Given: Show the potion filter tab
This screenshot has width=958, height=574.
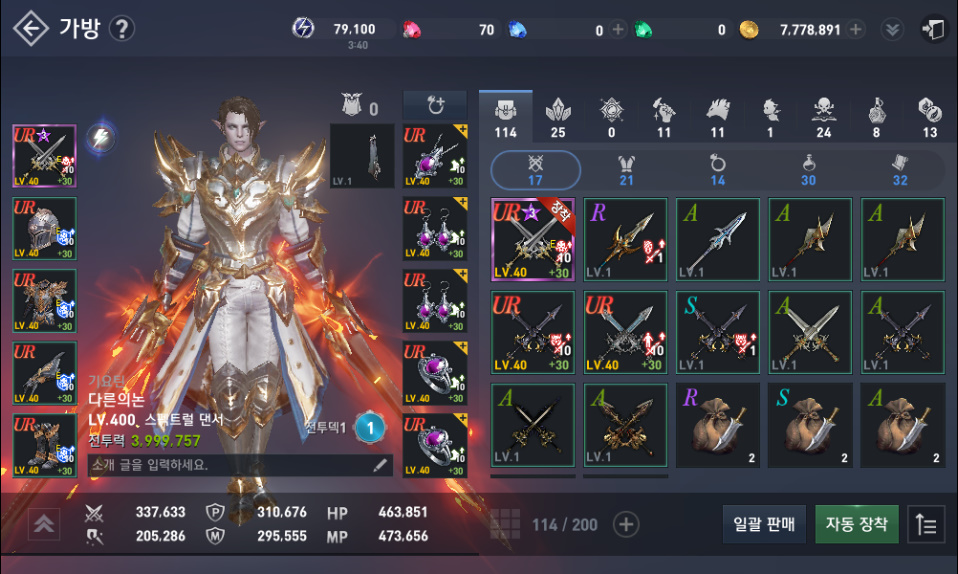Looking at the screenshot, I should click(x=808, y=169).
